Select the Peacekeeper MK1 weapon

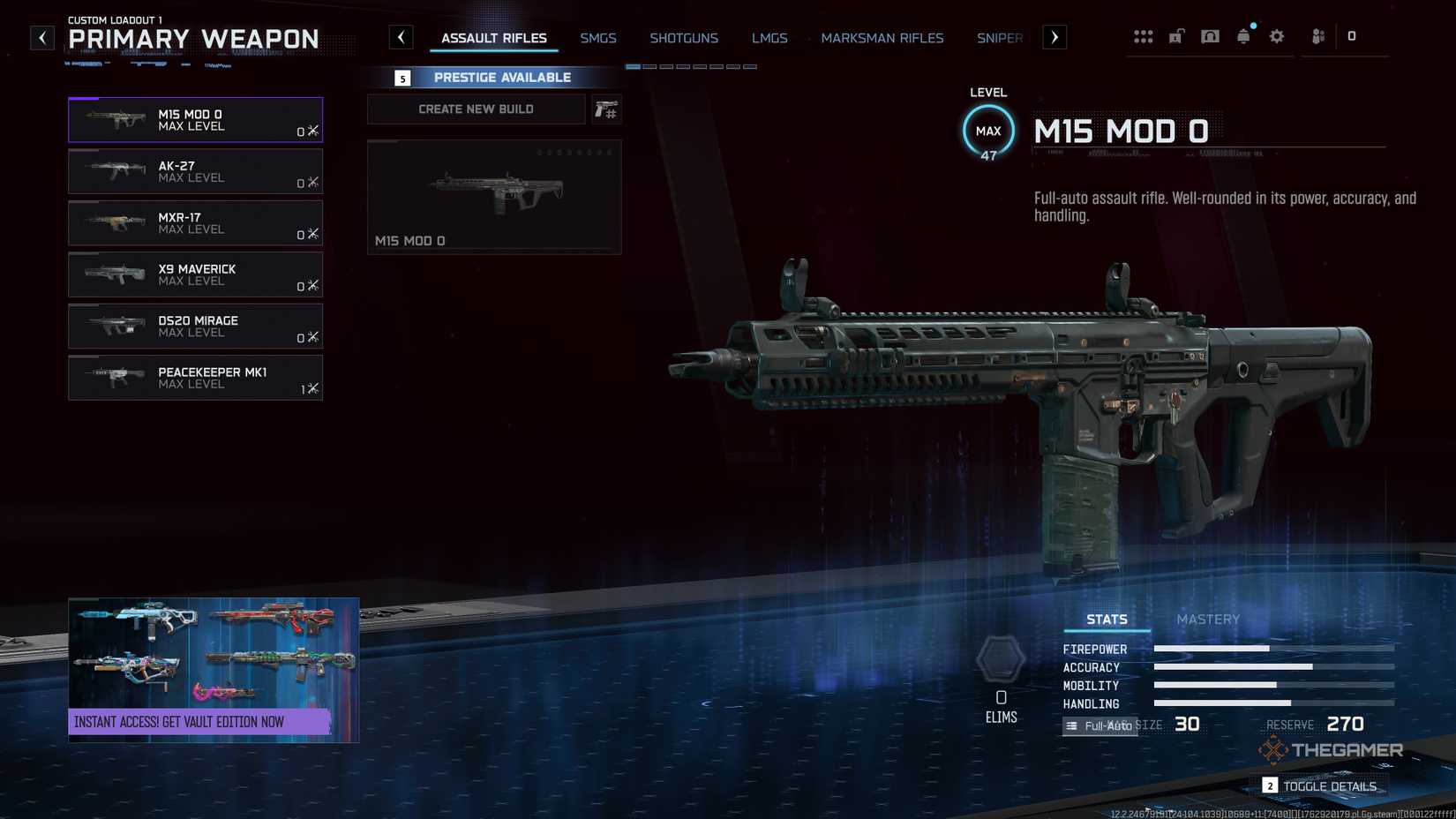[194, 378]
